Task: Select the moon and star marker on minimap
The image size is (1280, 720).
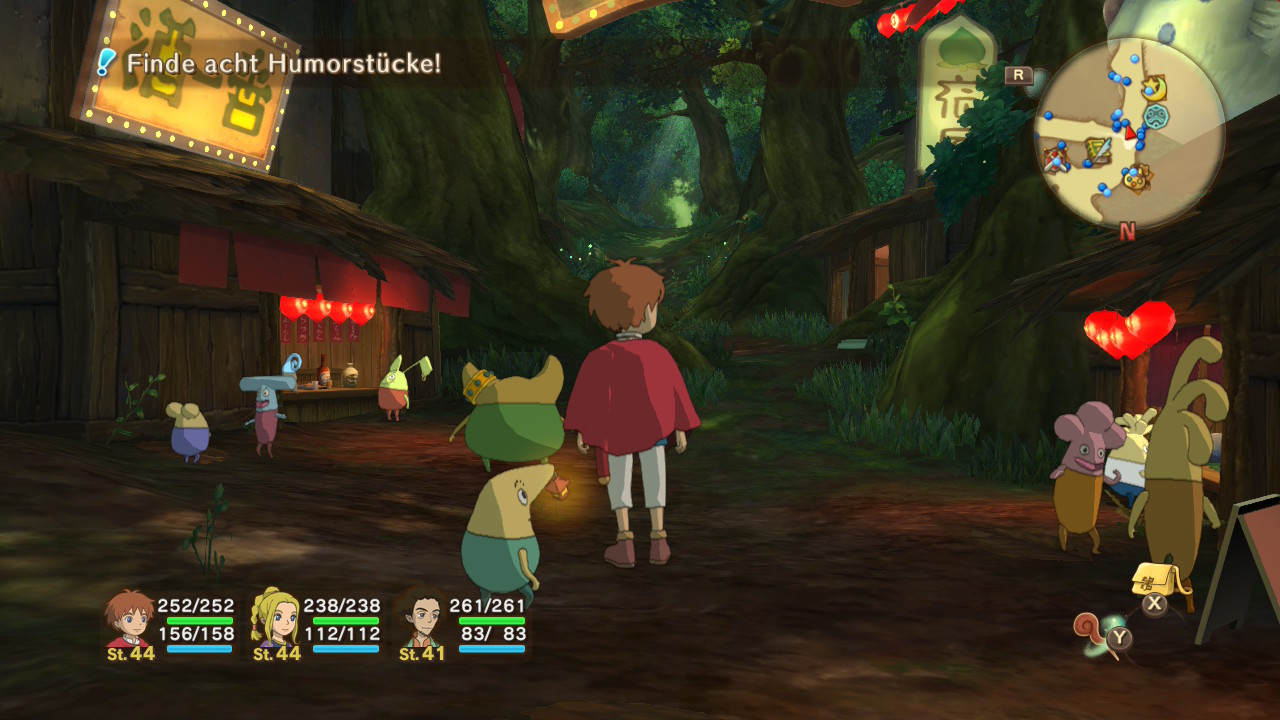Action: (1153, 88)
